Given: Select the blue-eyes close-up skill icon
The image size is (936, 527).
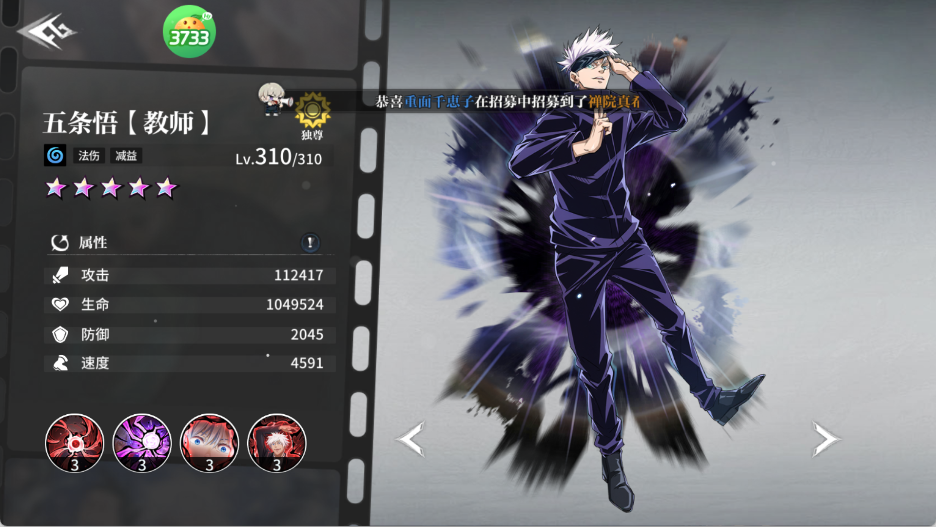Looking at the screenshot, I should (x=209, y=443).
